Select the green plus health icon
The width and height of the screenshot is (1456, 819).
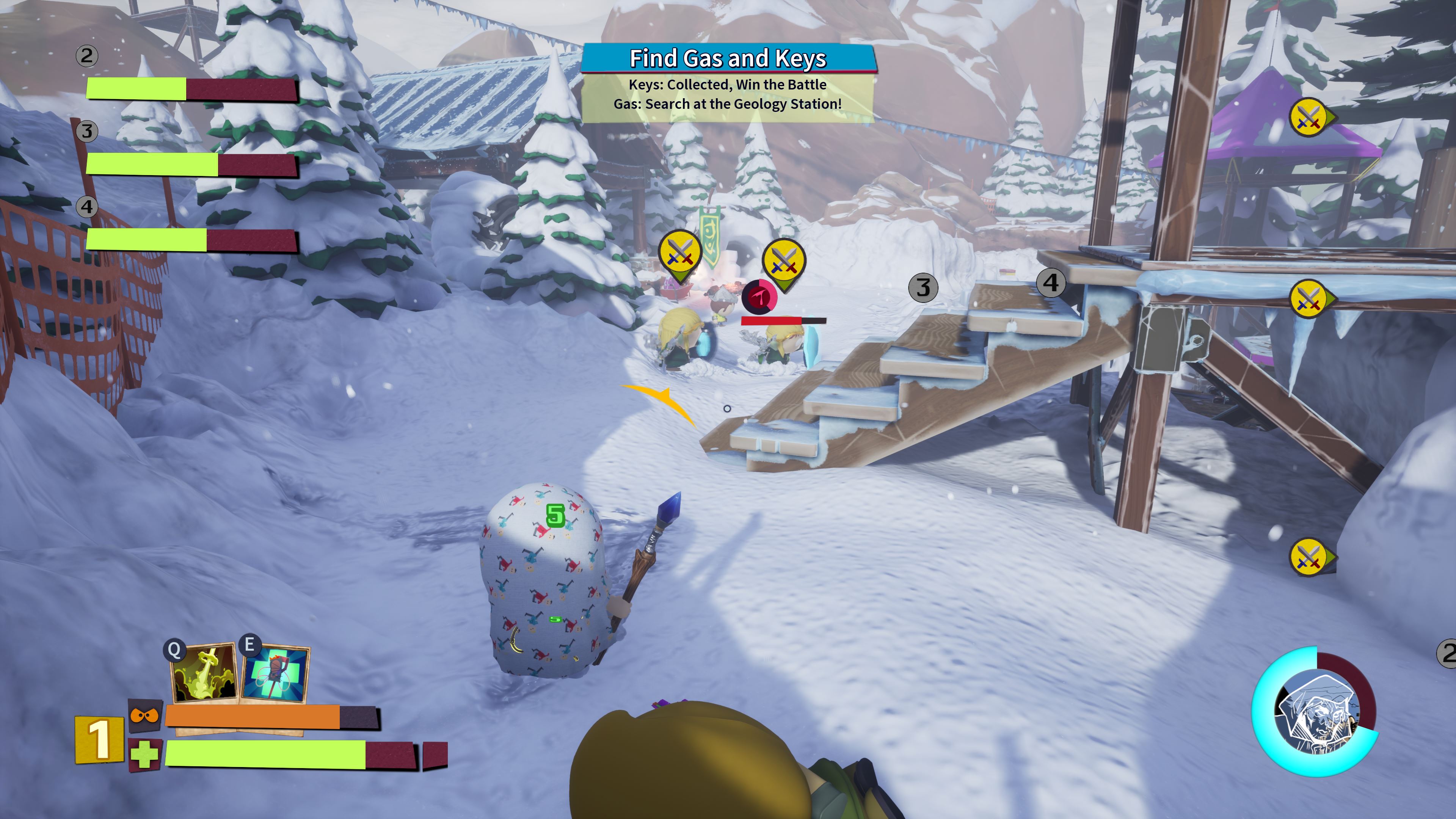[x=145, y=755]
